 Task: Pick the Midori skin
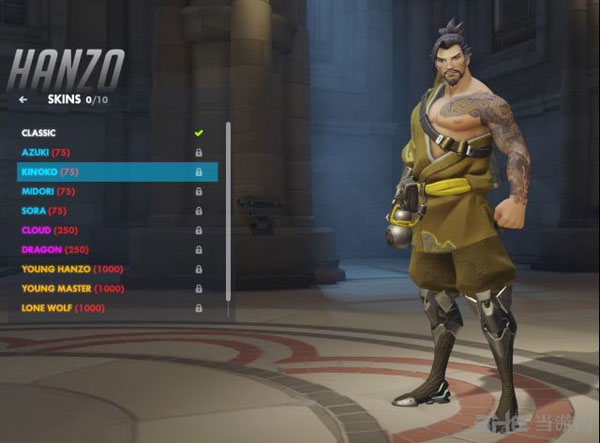click(x=50, y=191)
